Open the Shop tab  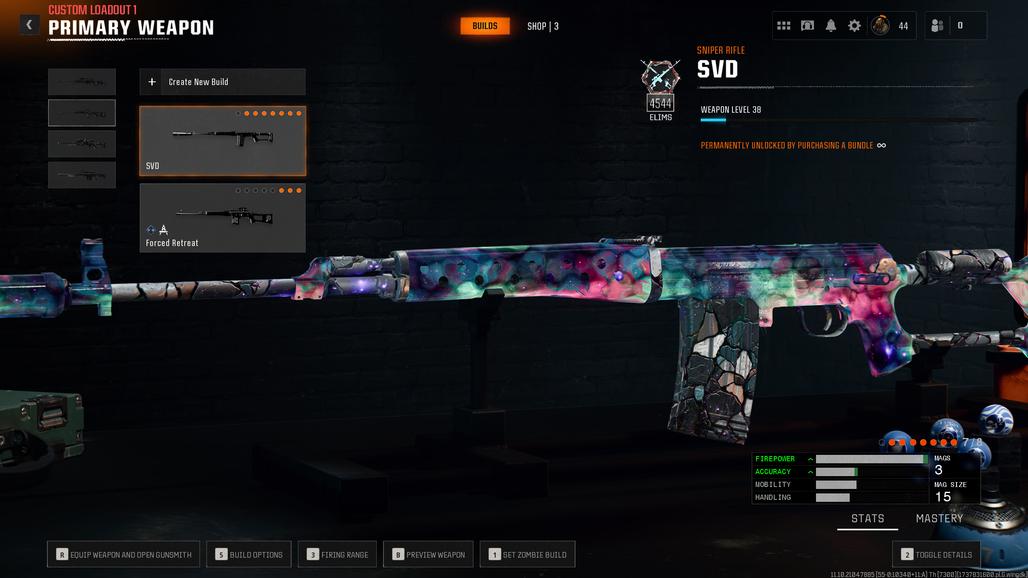(542, 26)
